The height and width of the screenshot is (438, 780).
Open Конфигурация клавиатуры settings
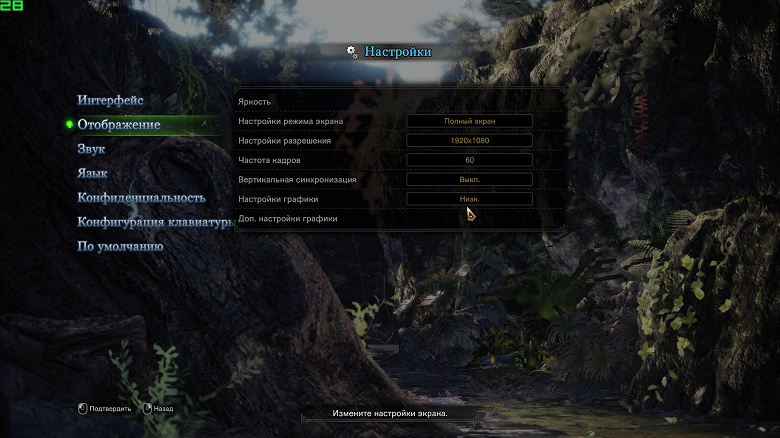tap(155, 222)
